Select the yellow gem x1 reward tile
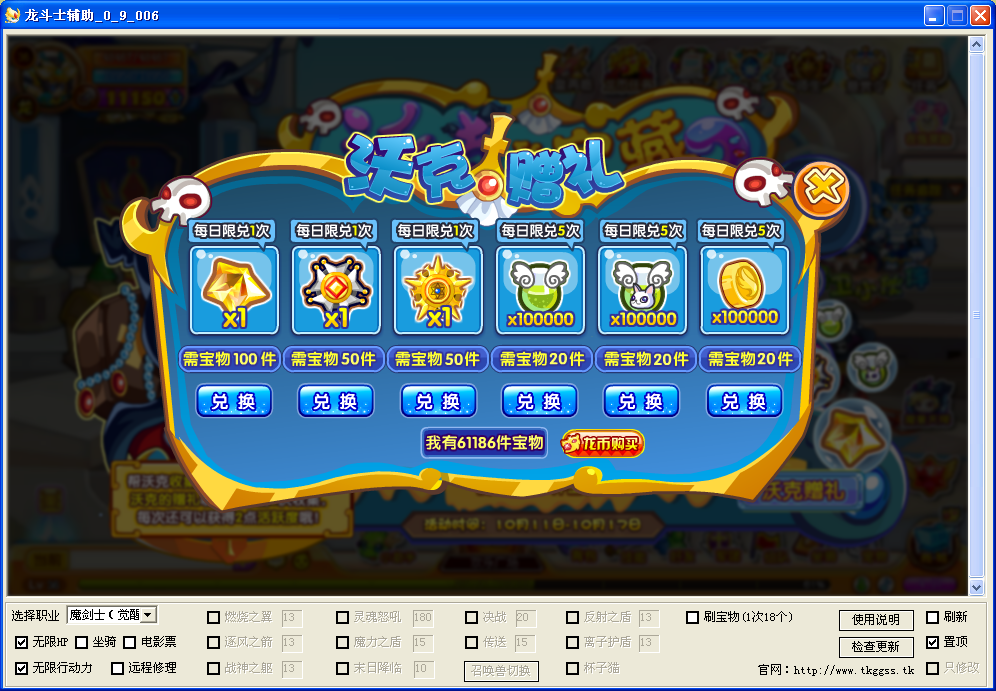 coord(234,290)
